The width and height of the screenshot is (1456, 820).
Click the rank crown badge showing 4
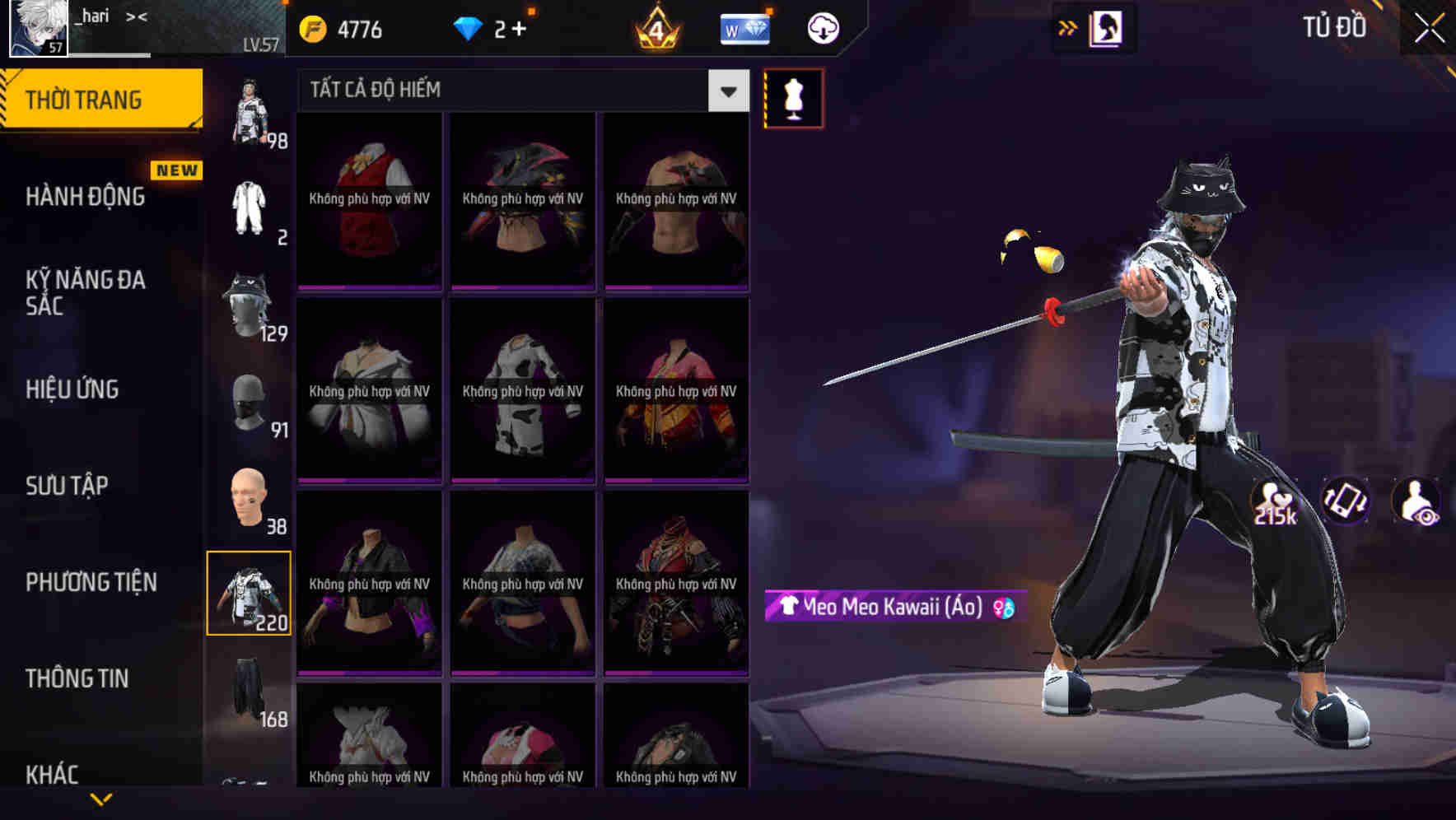coord(655,29)
